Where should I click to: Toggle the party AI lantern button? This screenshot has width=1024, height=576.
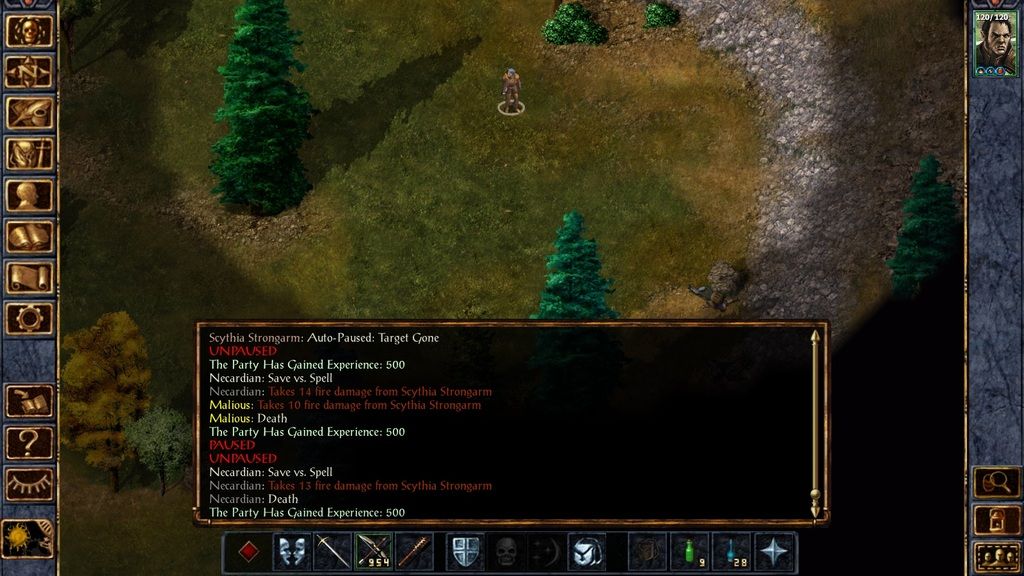pos(996,518)
